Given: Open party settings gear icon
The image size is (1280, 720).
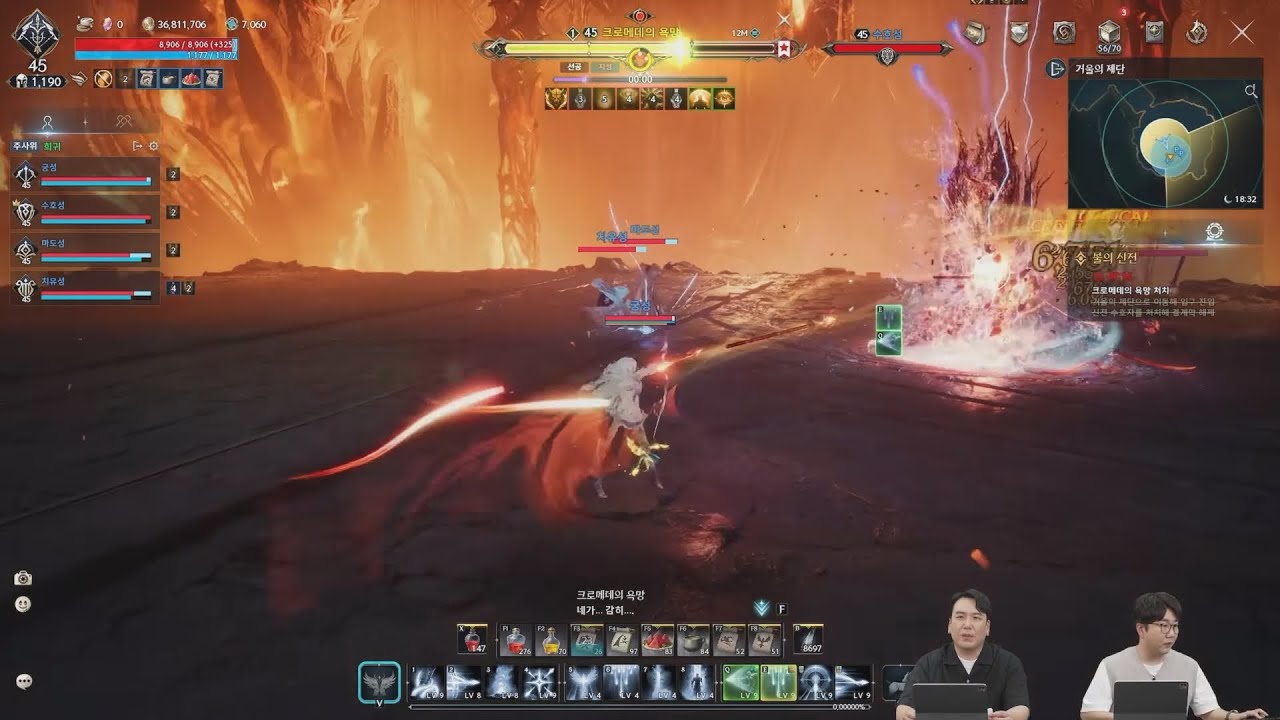Looking at the screenshot, I should tap(154, 146).
